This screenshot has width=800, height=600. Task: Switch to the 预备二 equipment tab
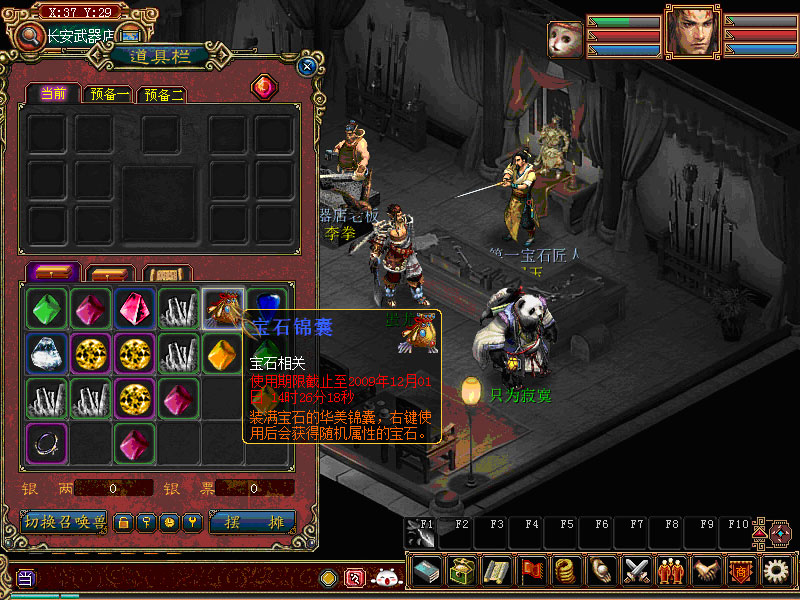(x=163, y=95)
